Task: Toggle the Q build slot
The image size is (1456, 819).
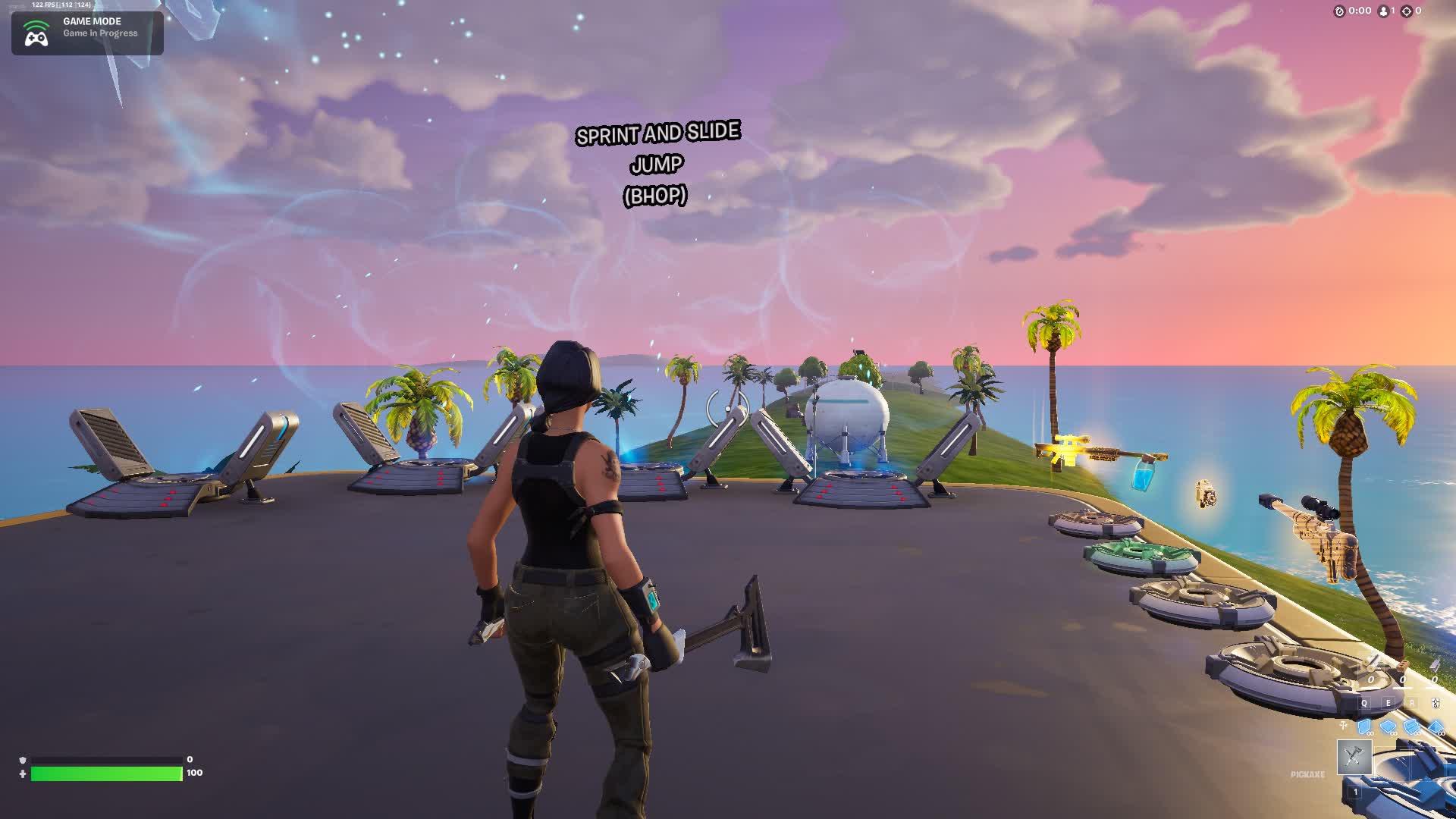Action: pos(1364,702)
